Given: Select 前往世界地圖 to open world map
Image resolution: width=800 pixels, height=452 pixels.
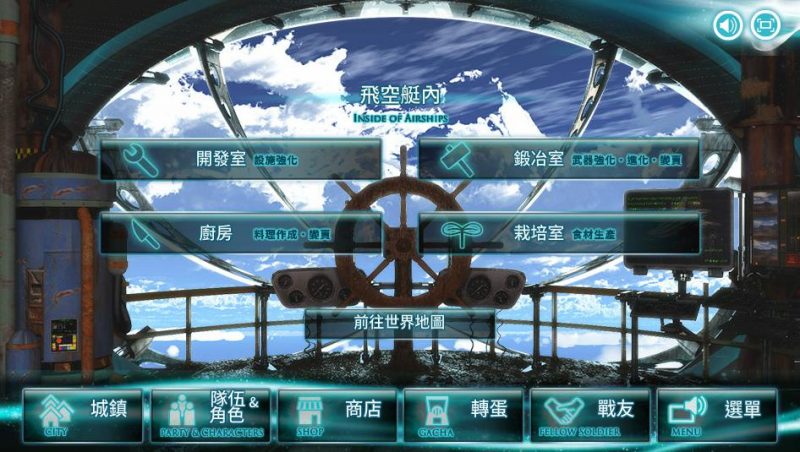Looking at the screenshot, I should point(399,324).
